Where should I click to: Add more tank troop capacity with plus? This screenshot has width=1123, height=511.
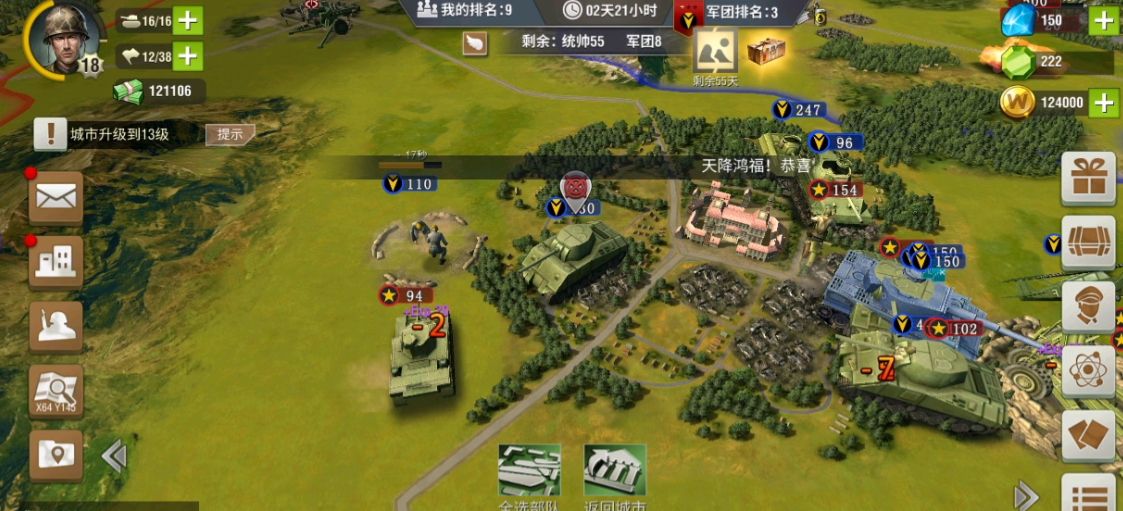pyautogui.click(x=188, y=20)
